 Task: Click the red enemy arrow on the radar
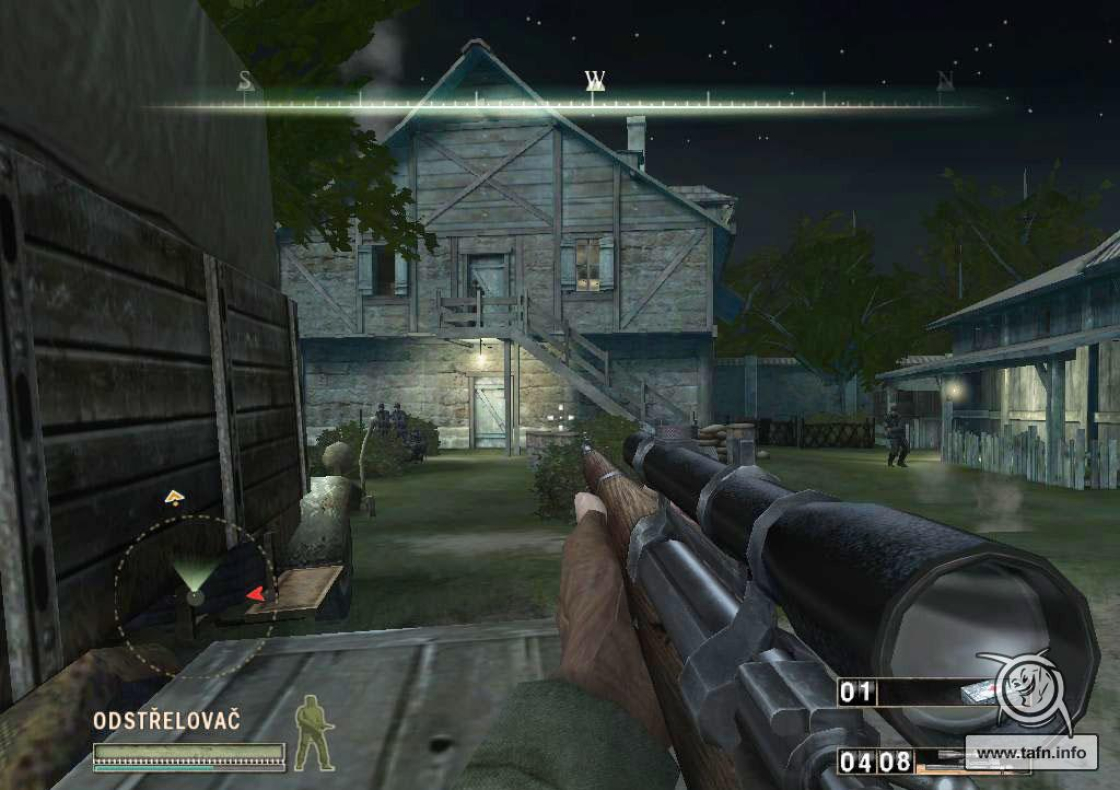pyautogui.click(x=256, y=594)
